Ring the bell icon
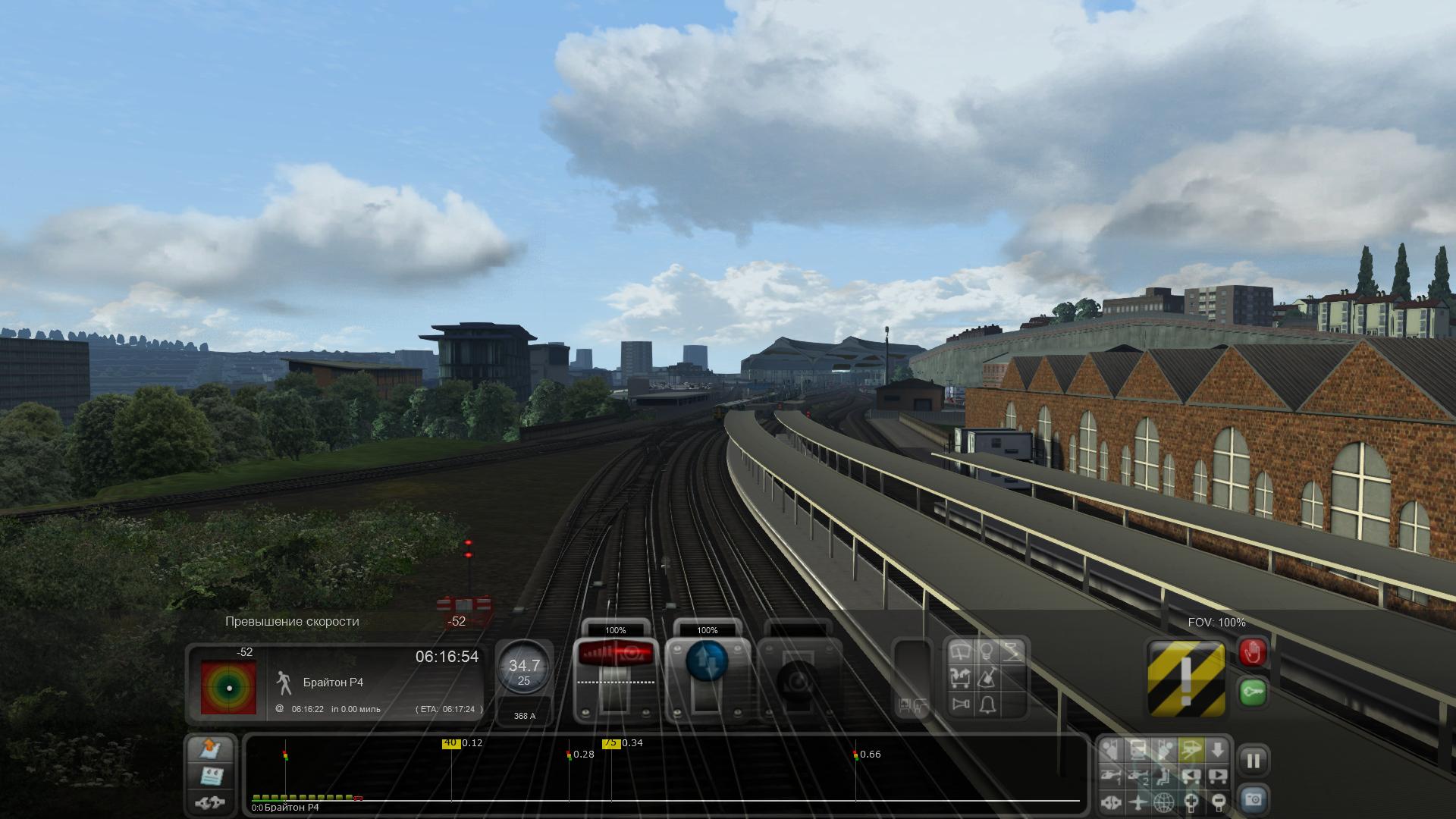The width and height of the screenshot is (1456, 819). coord(987,704)
